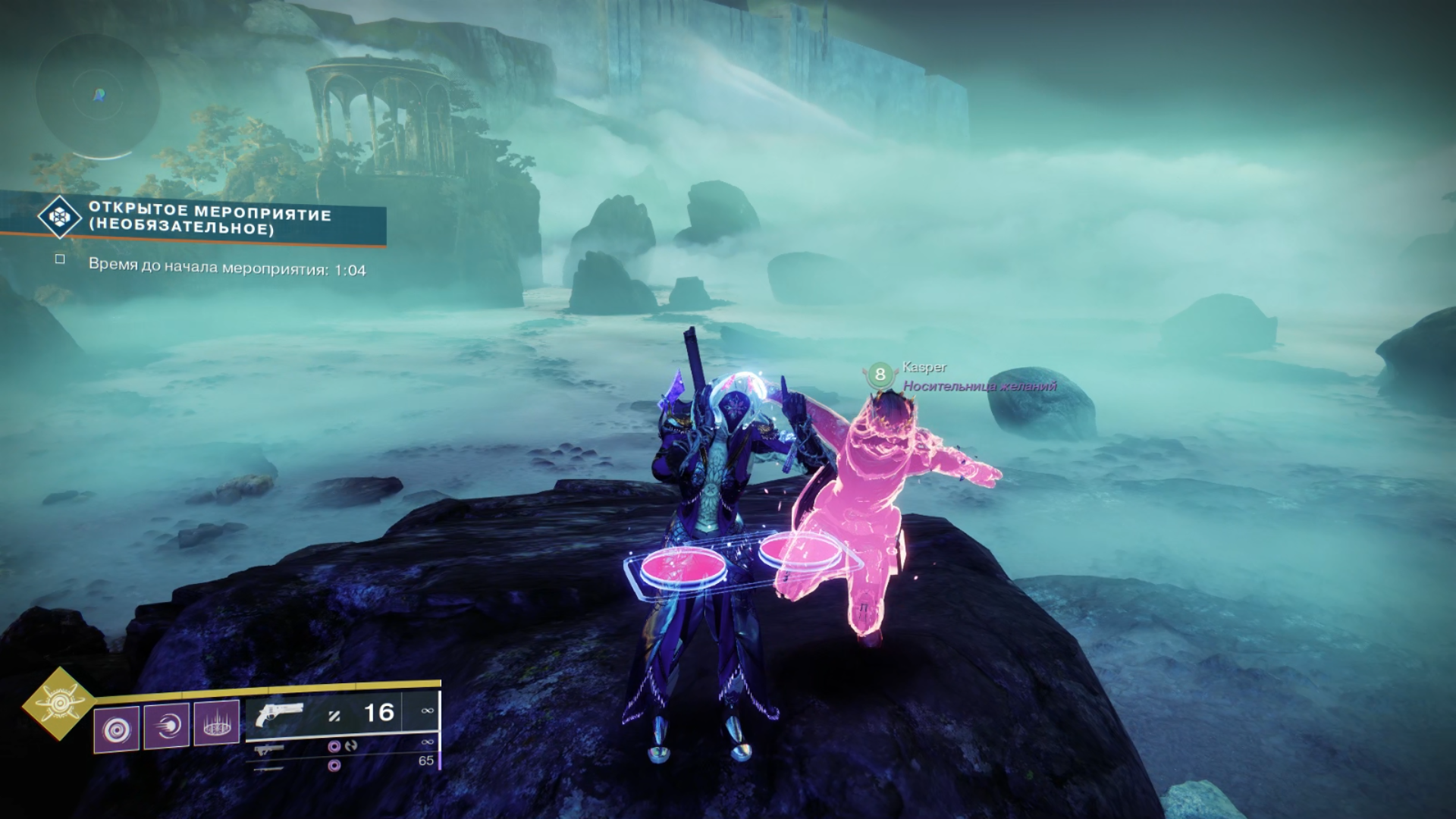Inspect the Kasper player nameplate
This screenshot has width=1456, height=819.
pos(924,367)
